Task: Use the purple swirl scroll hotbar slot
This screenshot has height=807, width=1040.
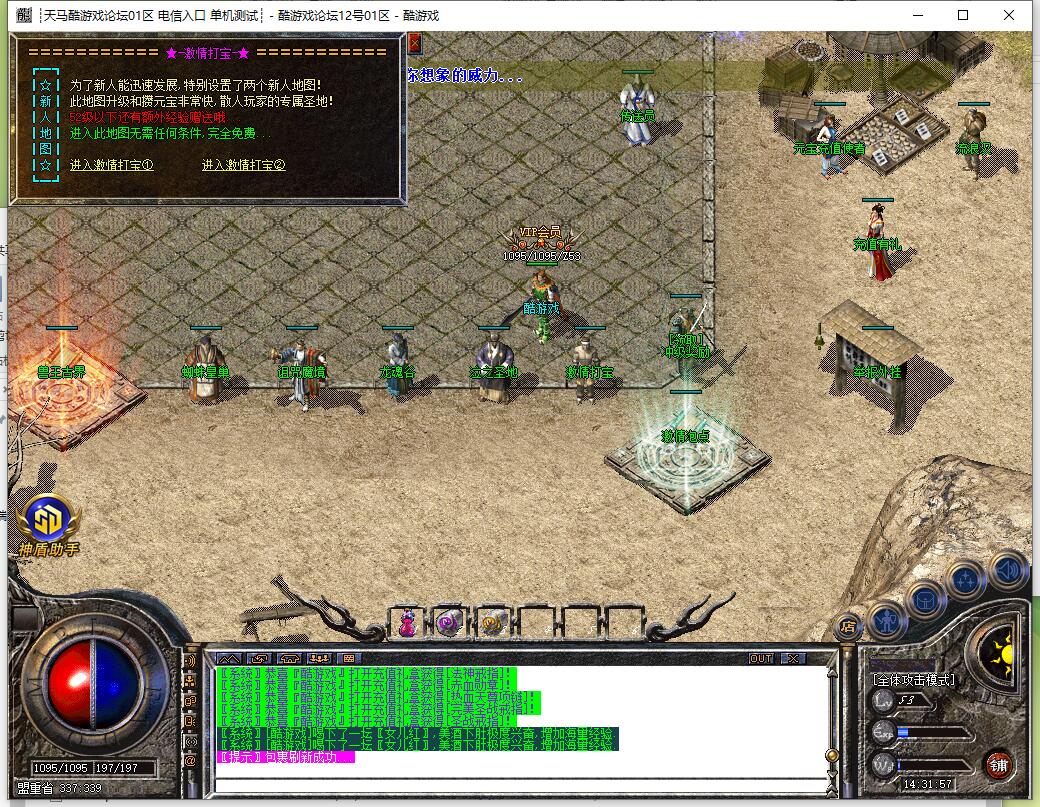Action: 449,622
